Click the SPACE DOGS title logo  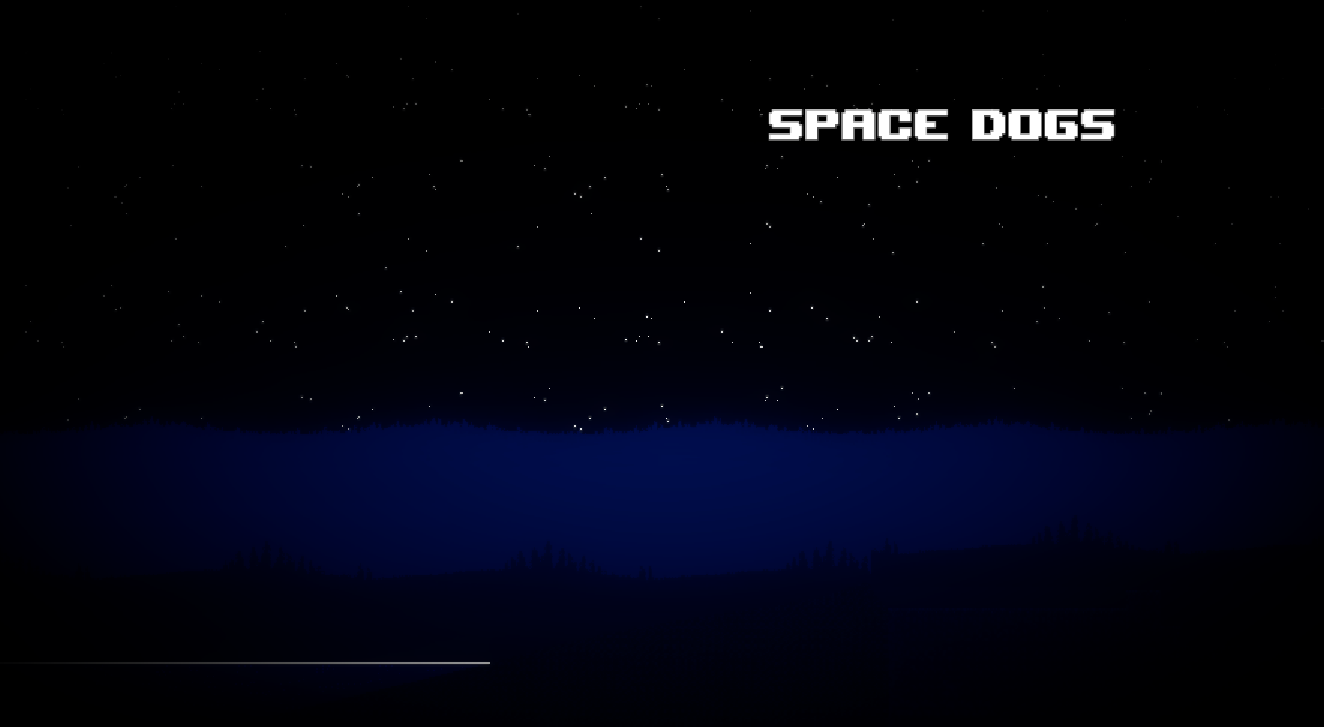940,124
